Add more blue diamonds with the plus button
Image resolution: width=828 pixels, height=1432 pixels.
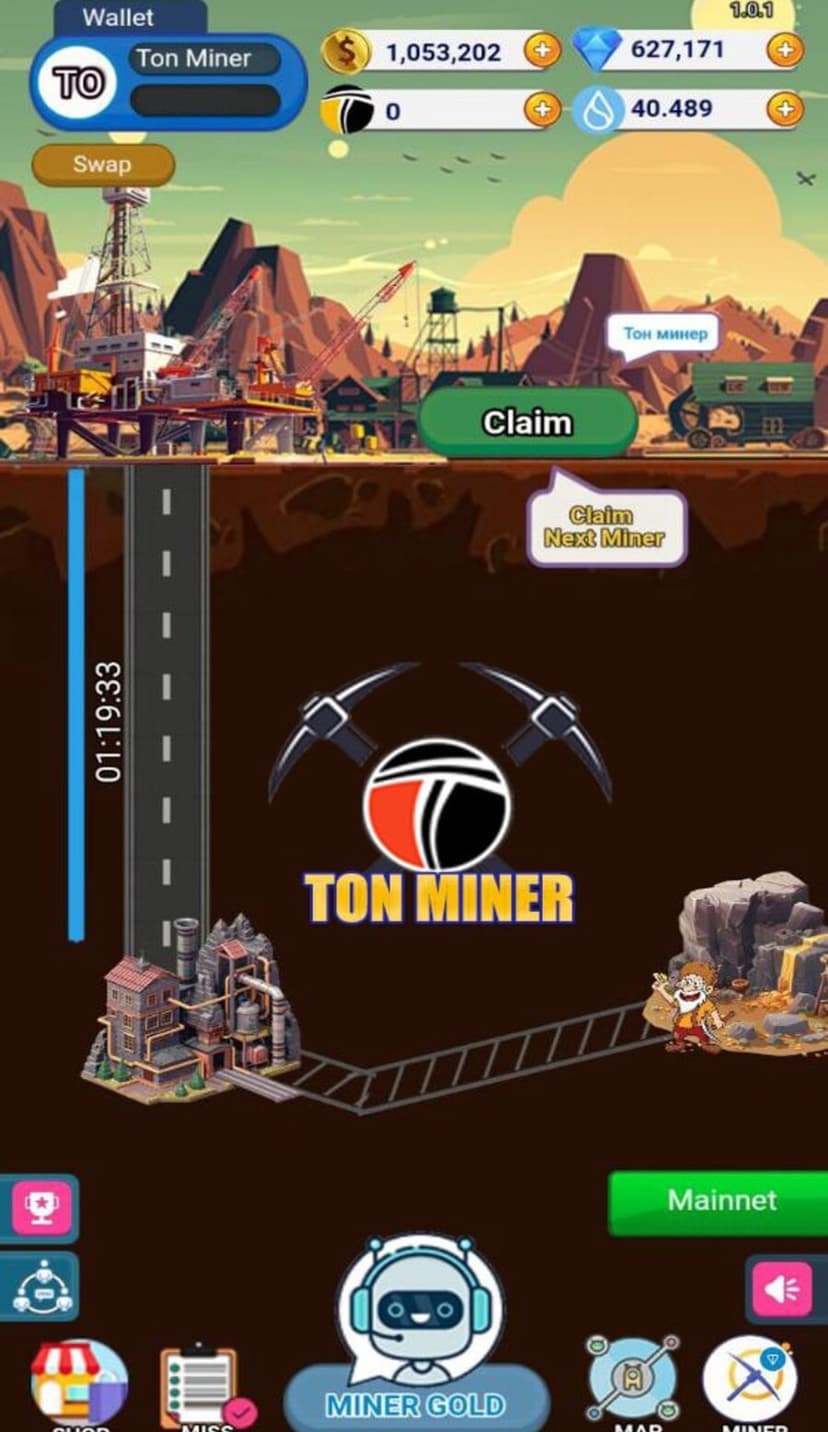click(785, 50)
